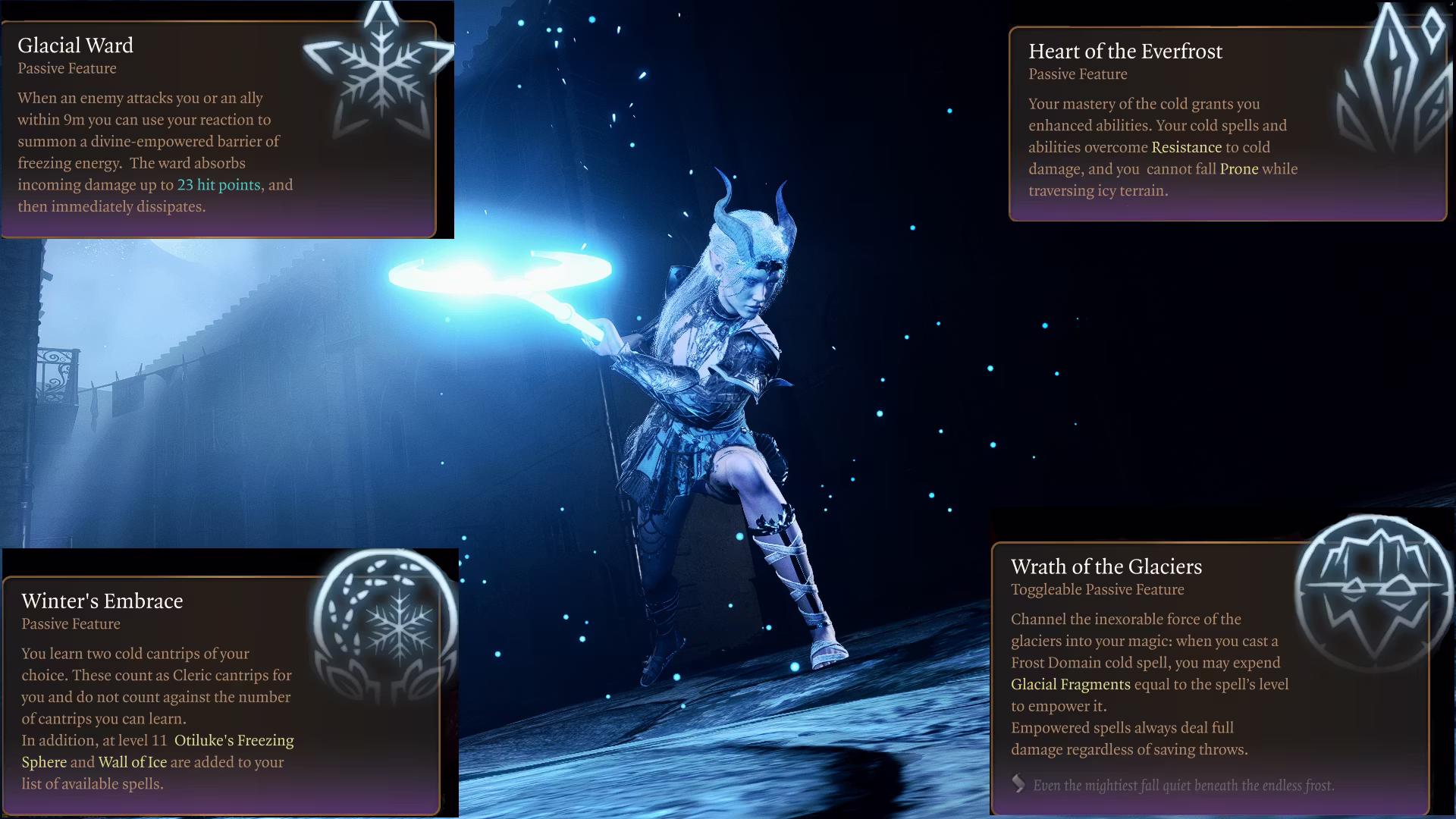Open the highlighted Prone keyword
The width and height of the screenshot is (1456, 819).
tap(1238, 169)
